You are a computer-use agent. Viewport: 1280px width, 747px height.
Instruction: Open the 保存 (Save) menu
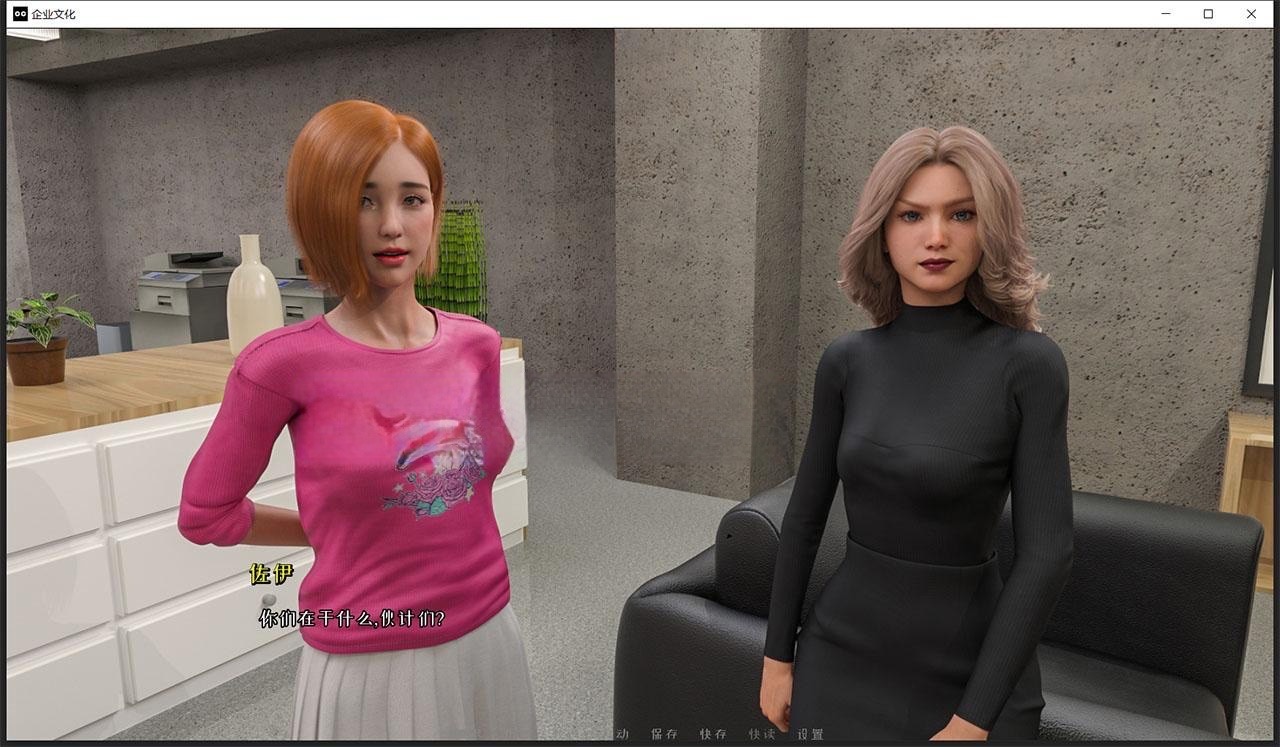[664, 734]
